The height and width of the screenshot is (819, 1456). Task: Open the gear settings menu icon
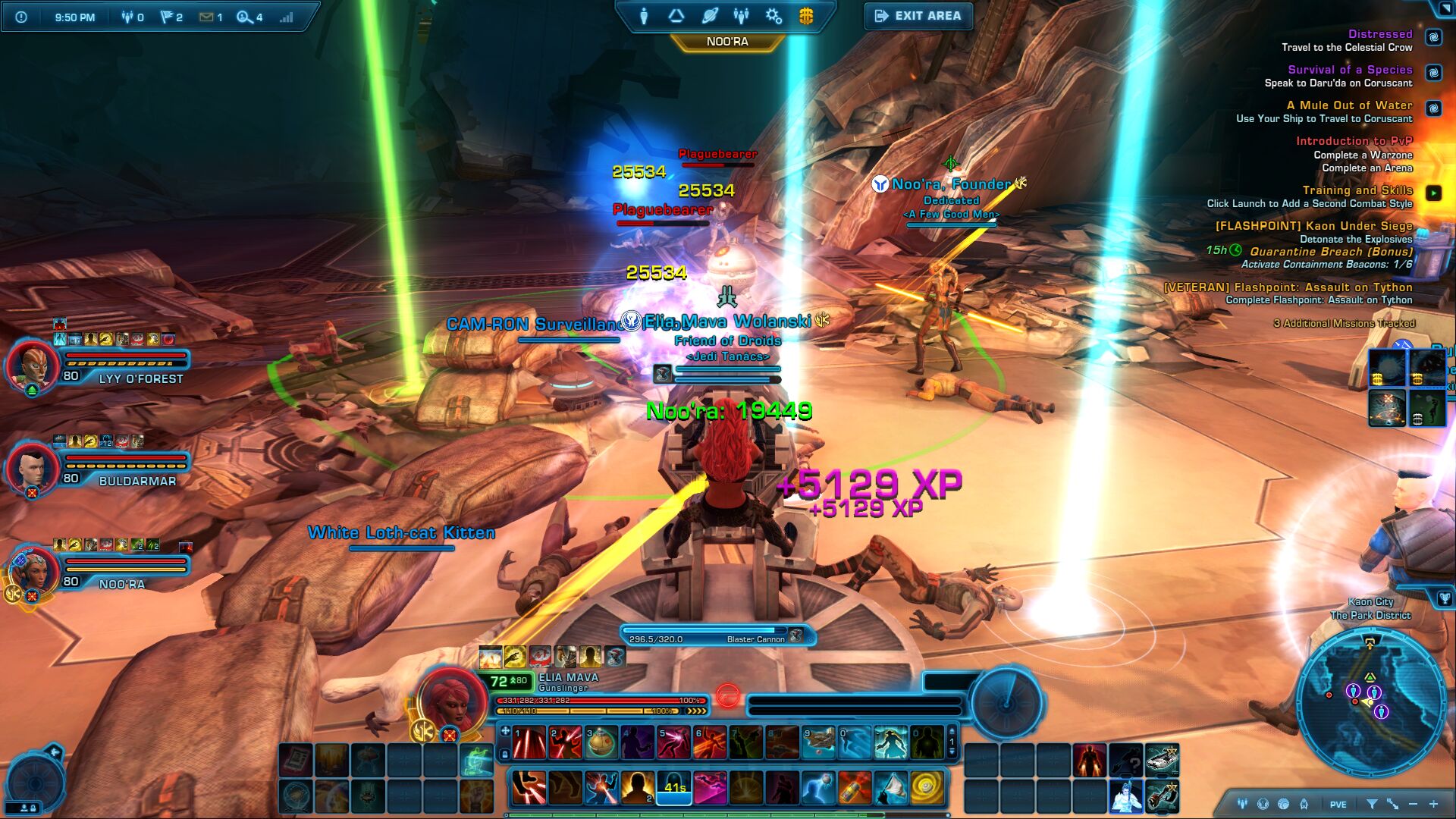(773, 16)
